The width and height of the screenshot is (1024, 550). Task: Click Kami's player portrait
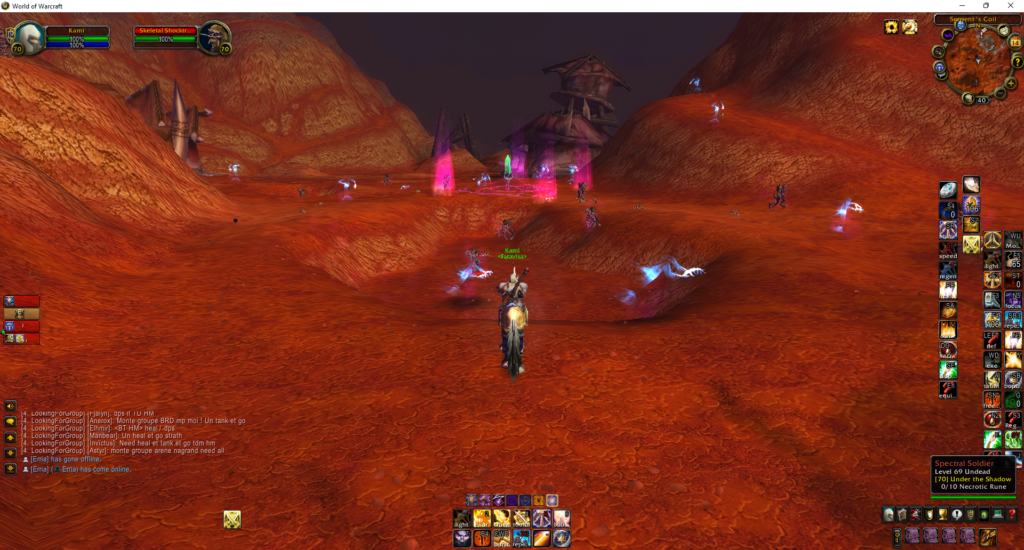(27, 38)
